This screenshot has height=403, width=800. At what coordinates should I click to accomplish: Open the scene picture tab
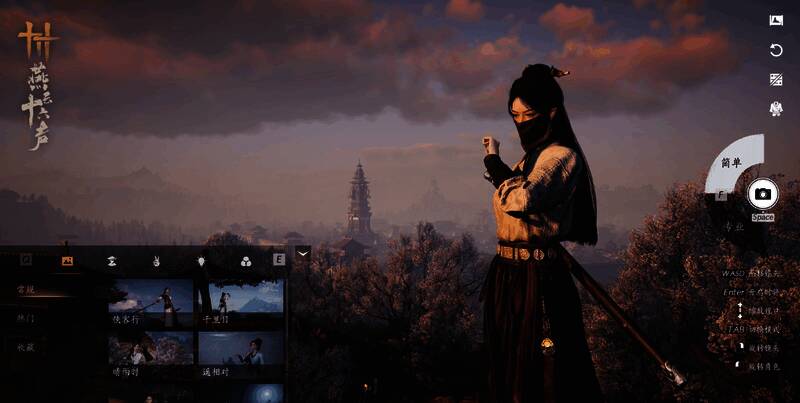(68, 260)
